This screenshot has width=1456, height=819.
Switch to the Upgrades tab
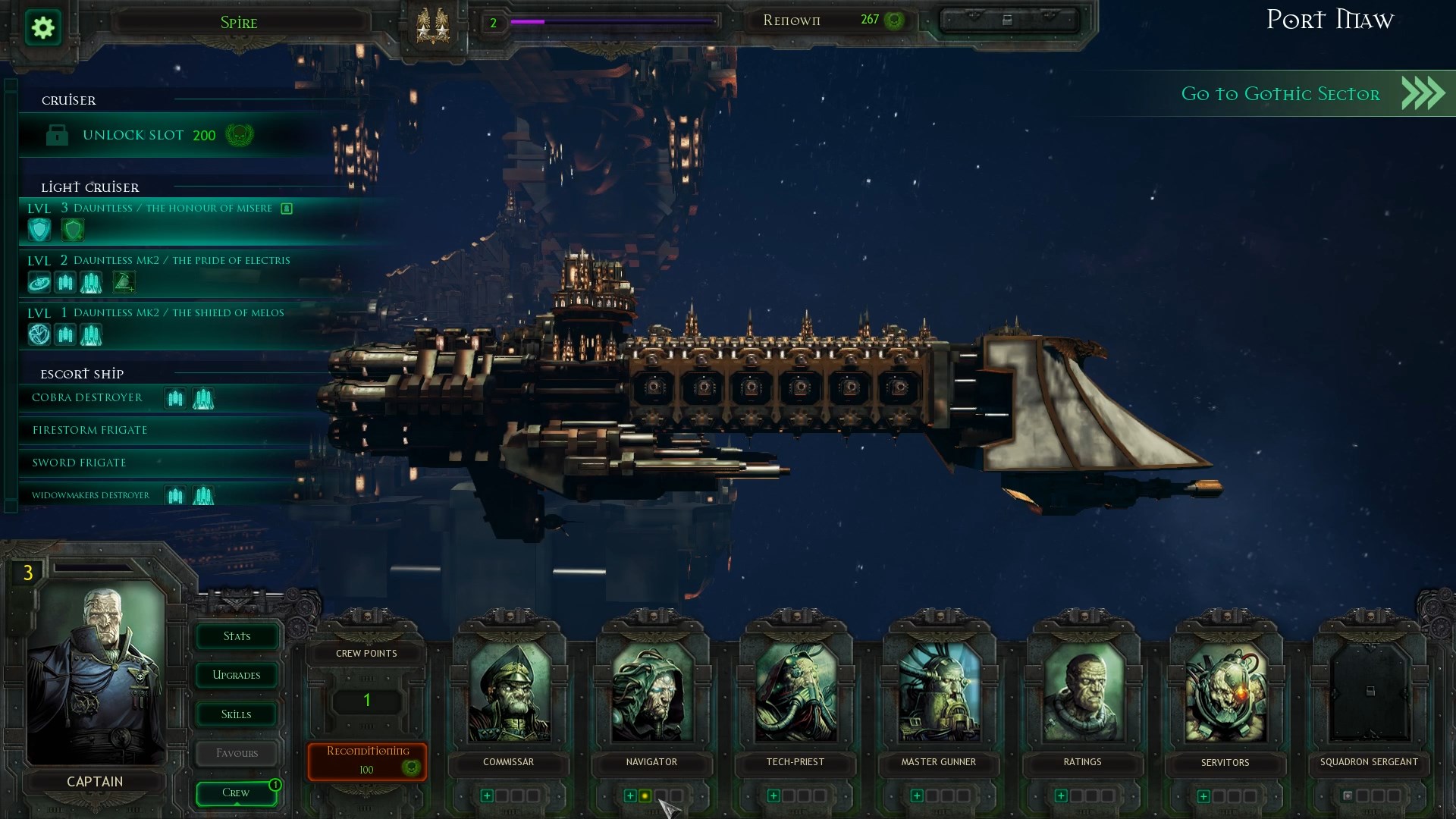237,676
